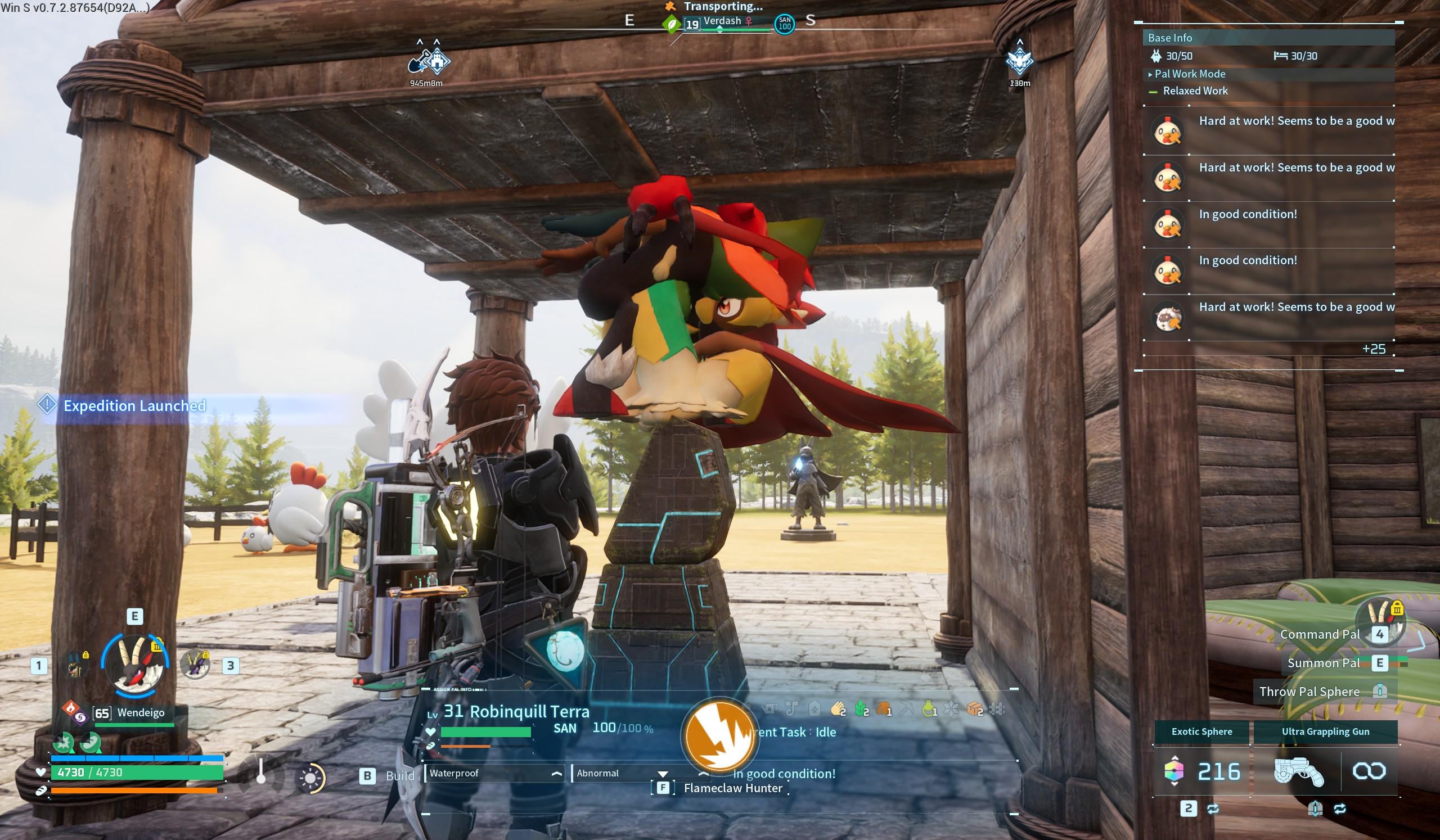Click the Expedition Launched notification
Screen dimensions: 1440x840
pos(134,406)
